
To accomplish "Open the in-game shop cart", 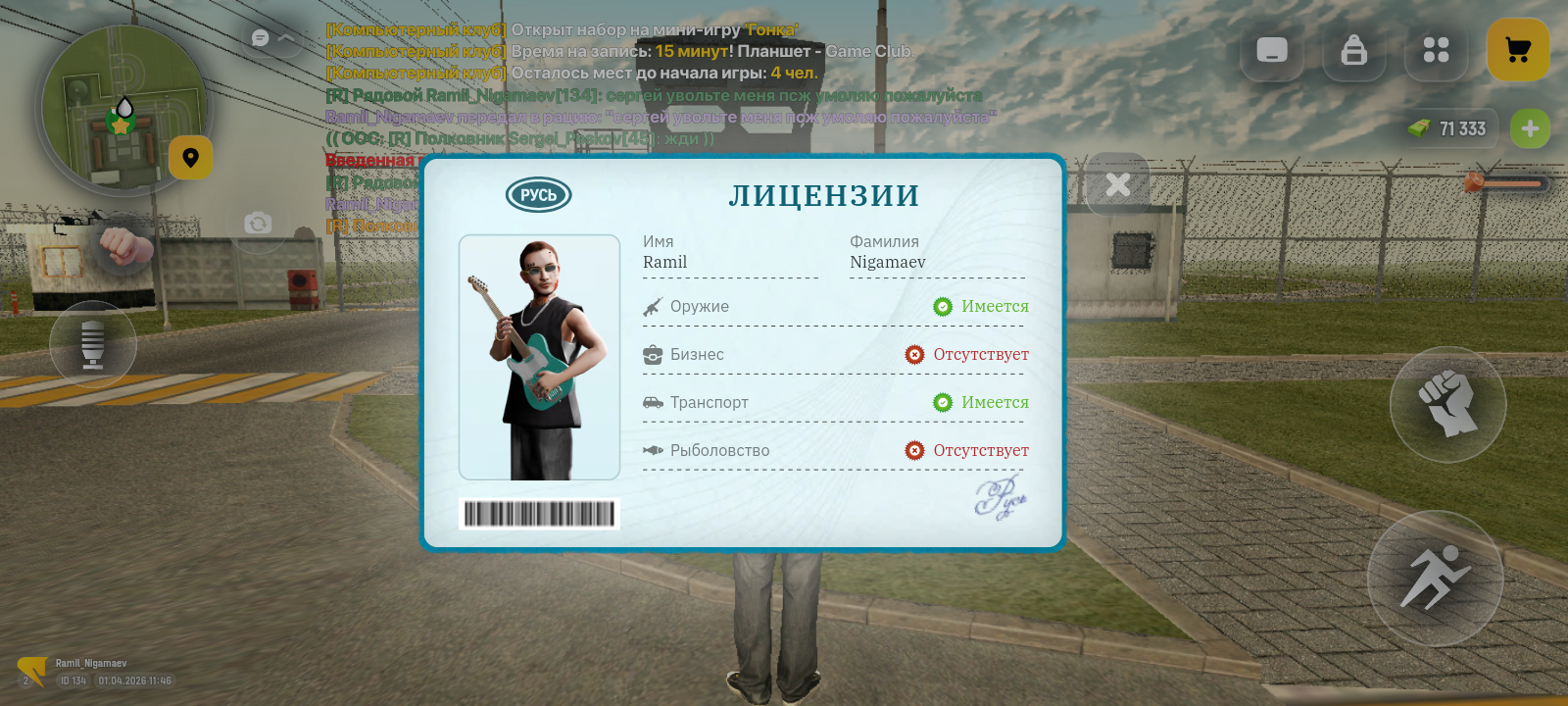I will [1517, 50].
